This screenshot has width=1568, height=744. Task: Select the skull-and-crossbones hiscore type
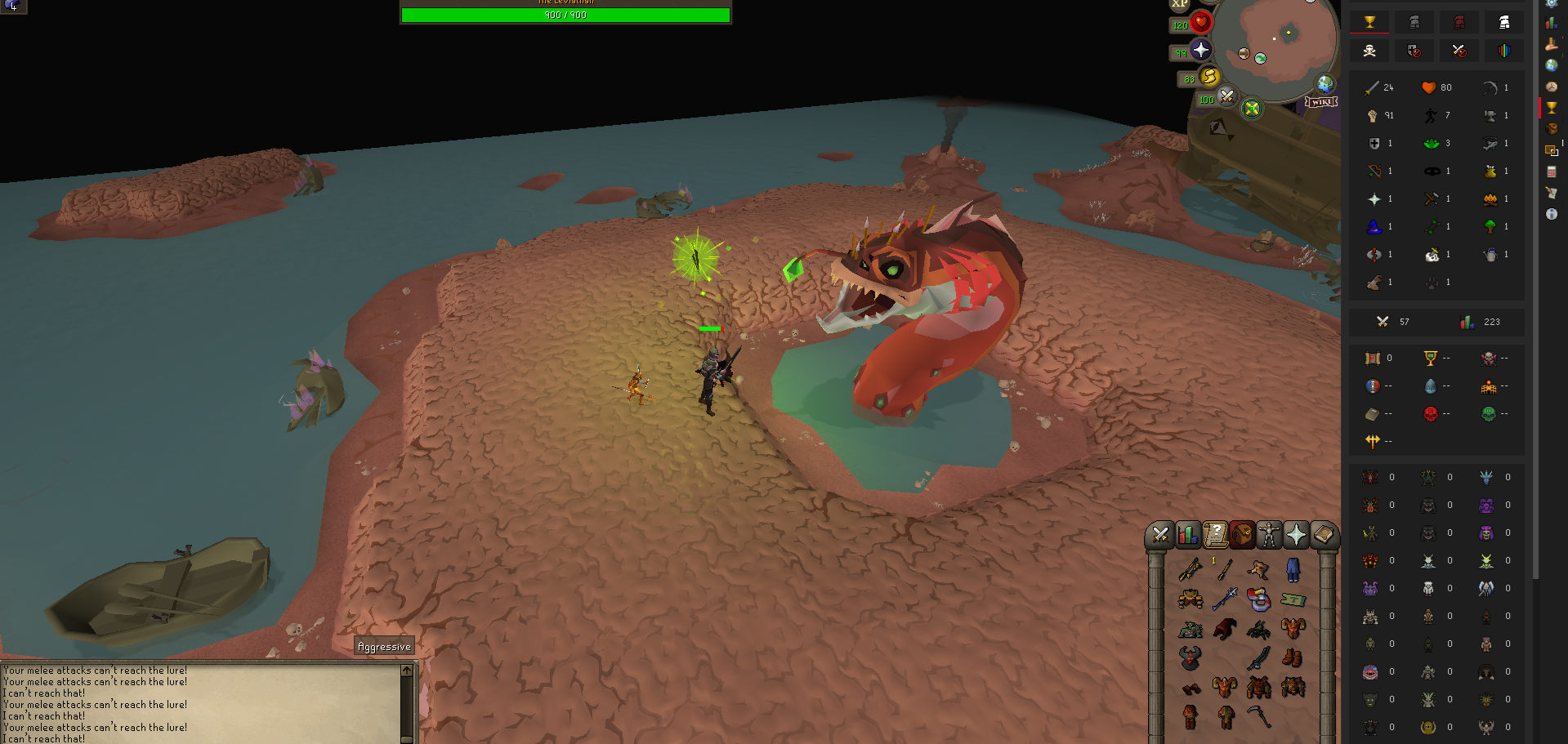pyautogui.click(x=1369, y=51)
